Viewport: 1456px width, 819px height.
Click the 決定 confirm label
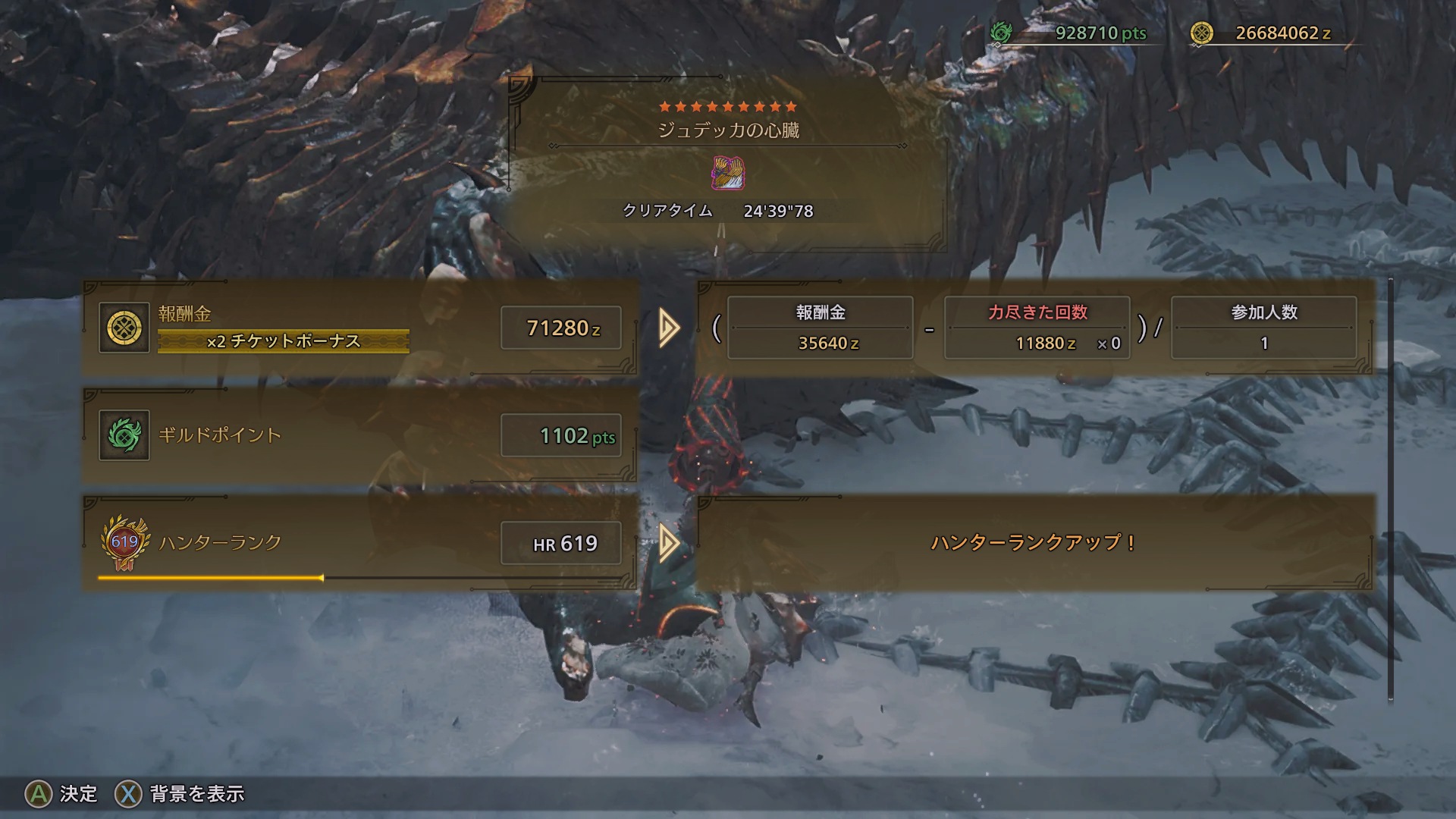coord(78,794)
